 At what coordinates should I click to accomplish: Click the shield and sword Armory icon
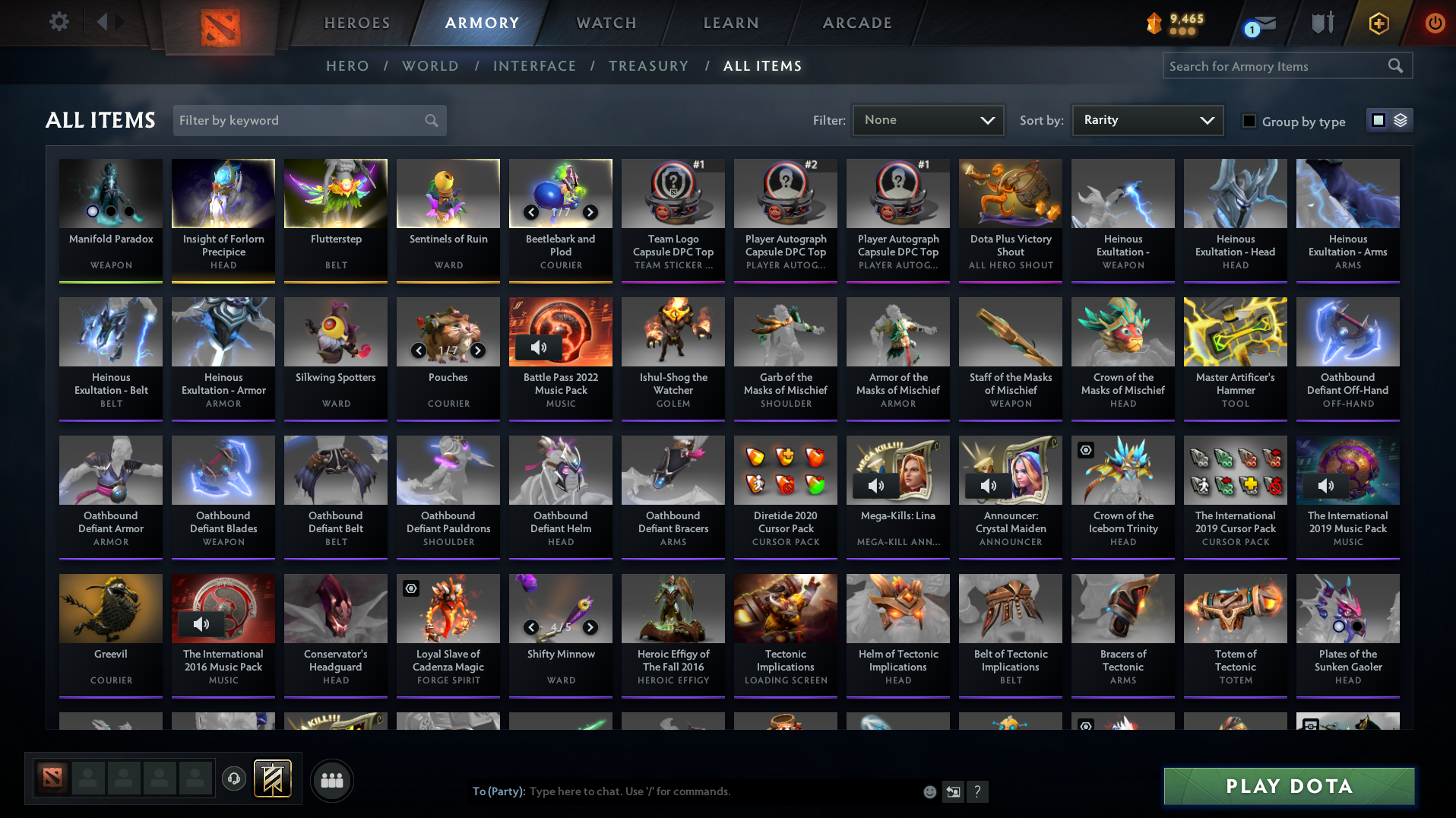coord(1321,22)
